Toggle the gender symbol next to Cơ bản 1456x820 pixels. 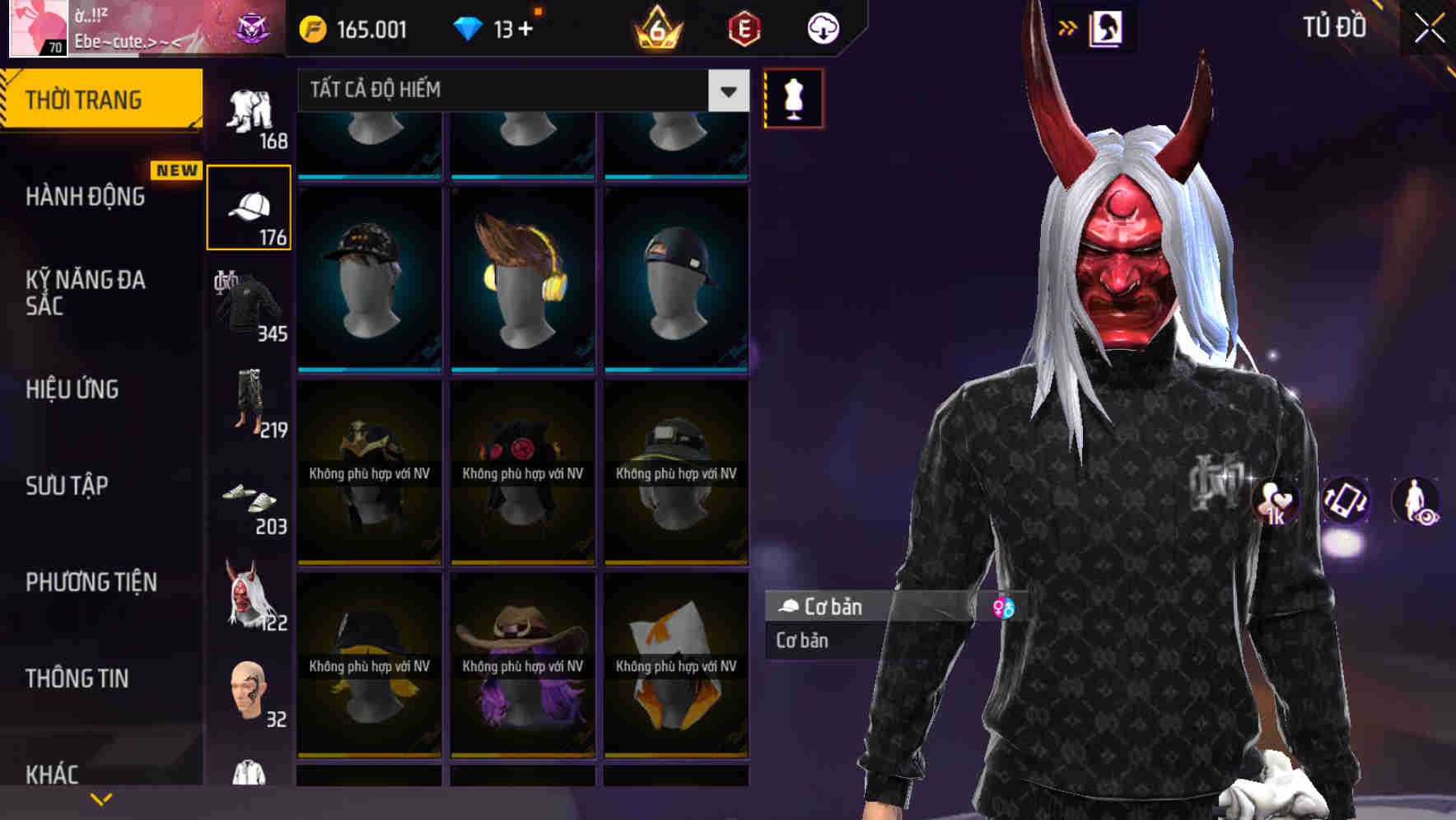[x=1004, y=608]
